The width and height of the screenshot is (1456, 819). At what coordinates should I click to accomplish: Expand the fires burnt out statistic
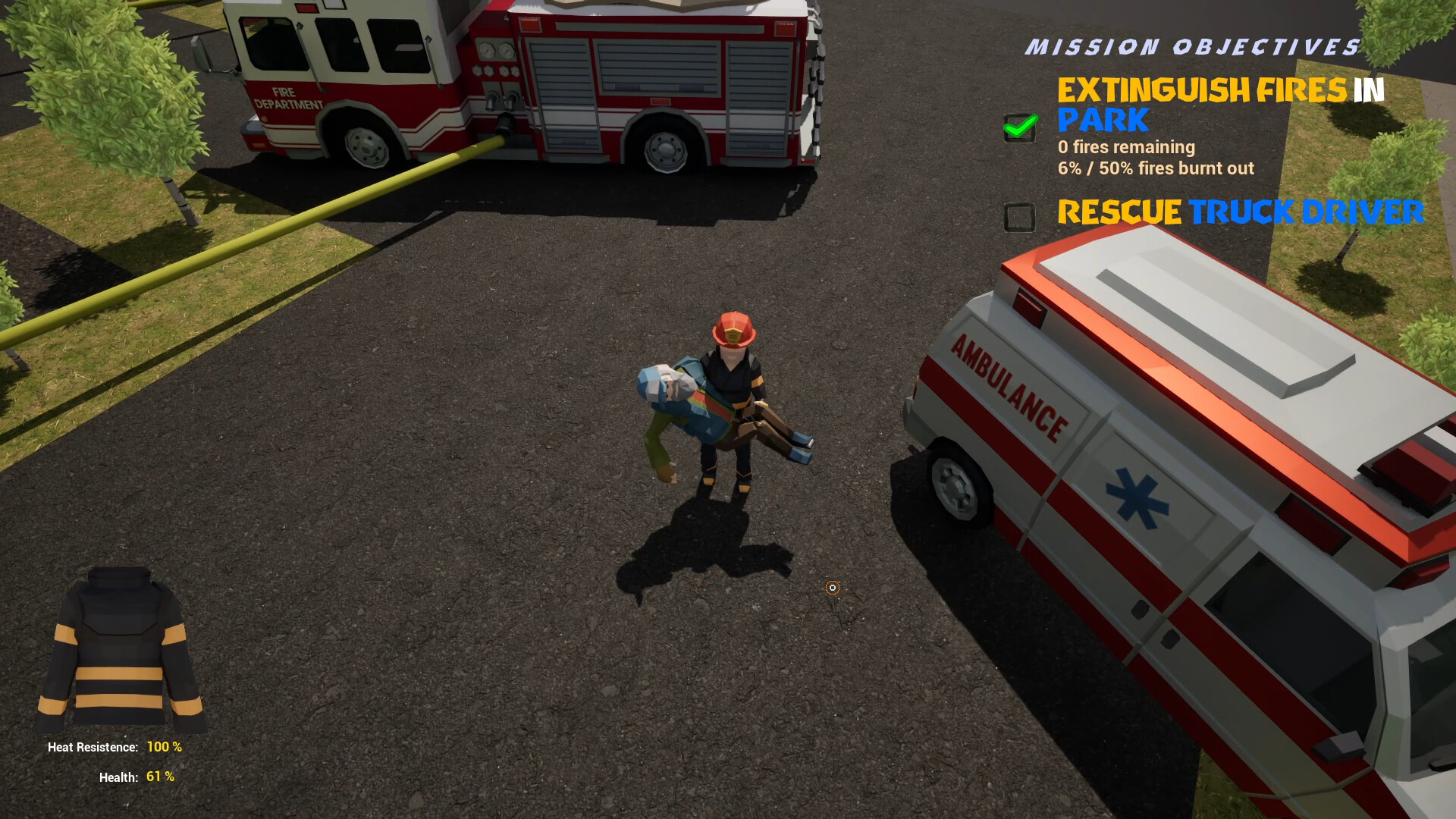(x=1156, y=168)
